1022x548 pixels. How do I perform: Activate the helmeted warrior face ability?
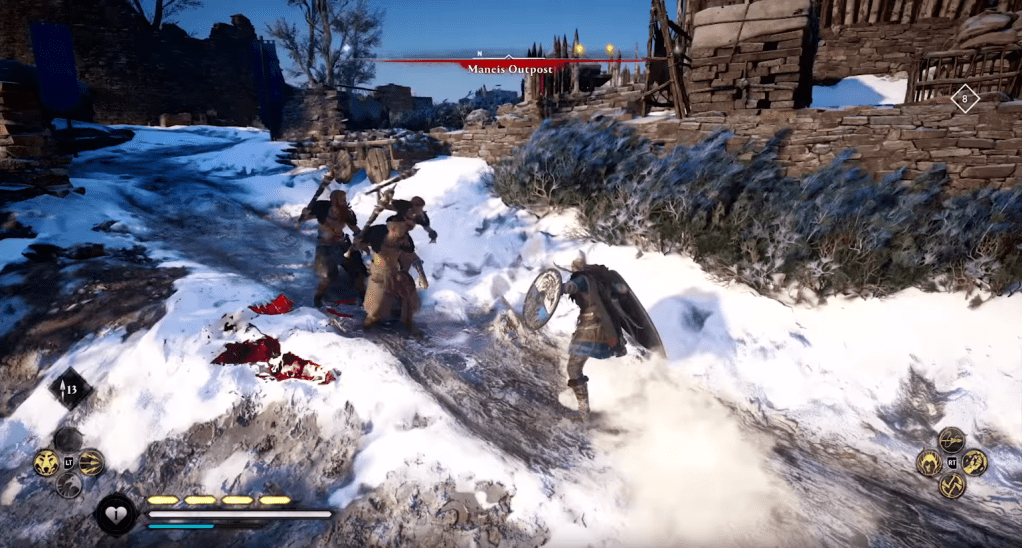[x=929, y=462]
